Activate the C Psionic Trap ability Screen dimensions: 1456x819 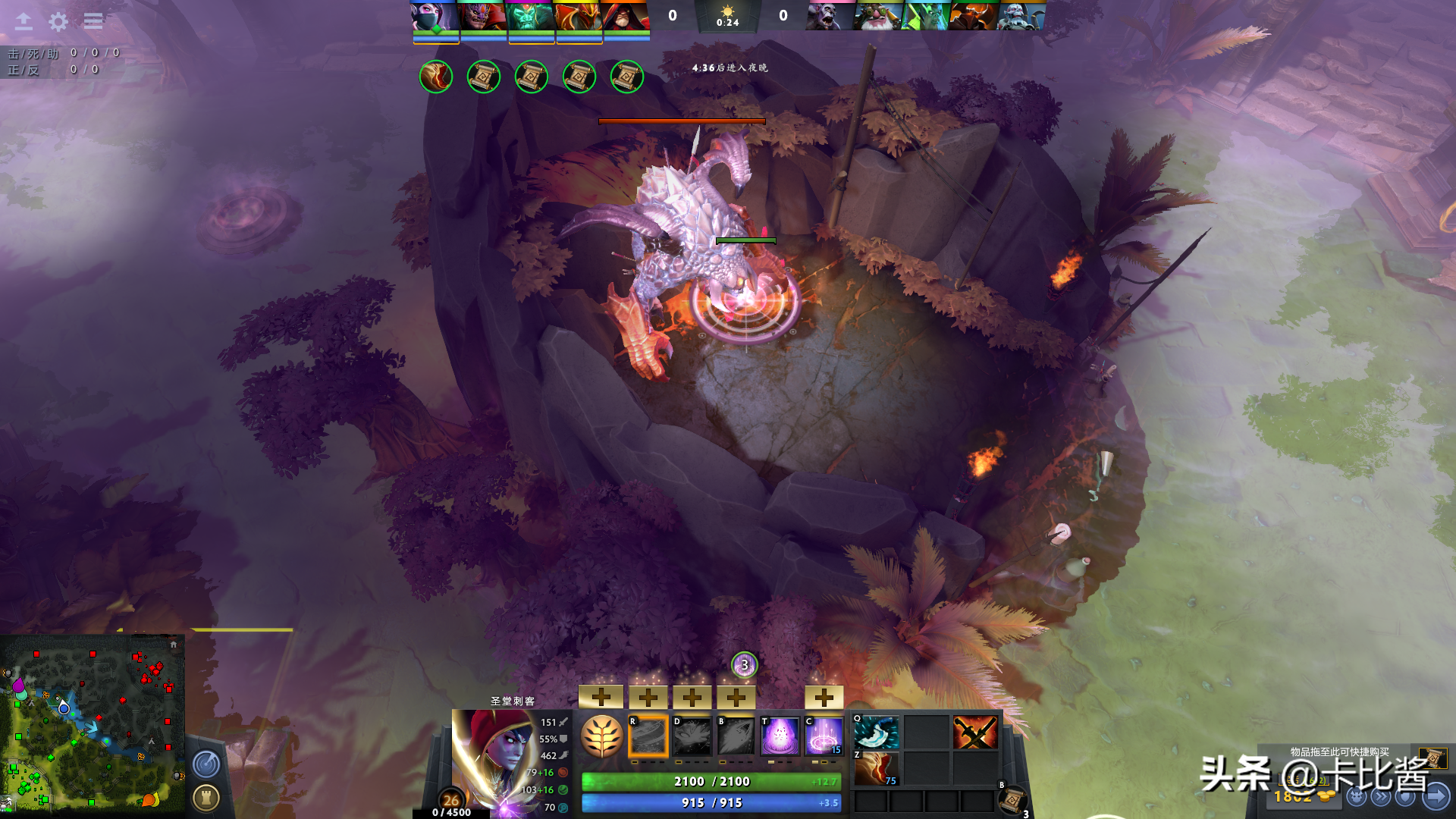point(824,736)
